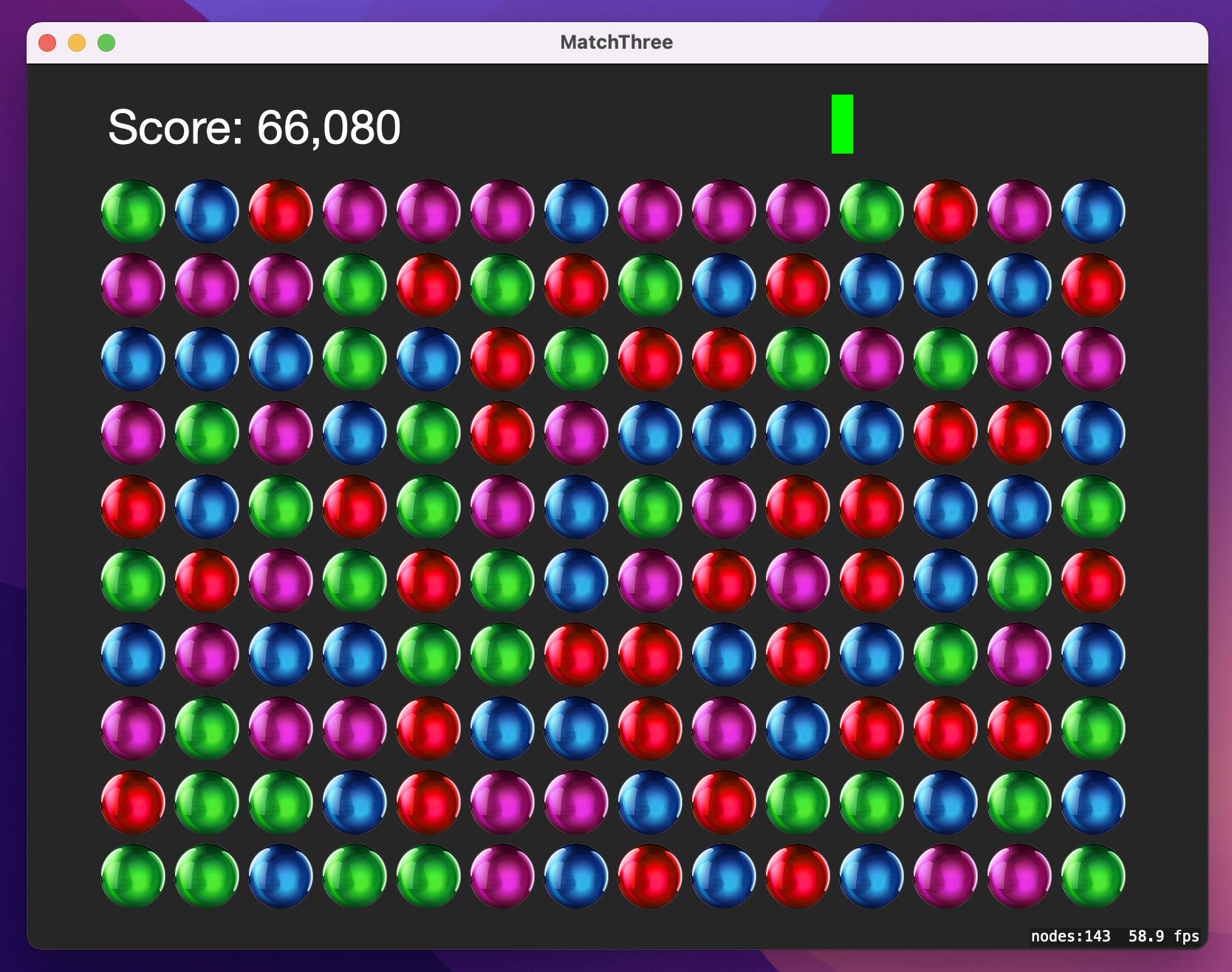
Task: Select a purple ball in the eighth row
Action: click(x=133, y=728)
